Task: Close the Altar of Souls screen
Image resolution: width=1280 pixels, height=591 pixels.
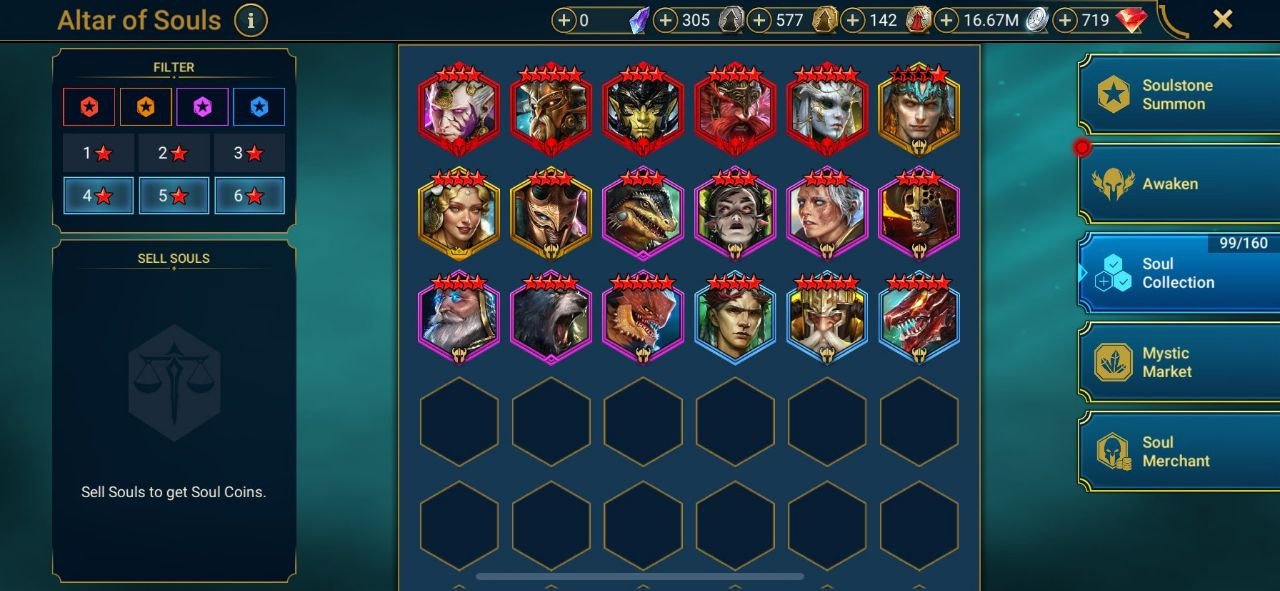Action: tap(1222, 19)
